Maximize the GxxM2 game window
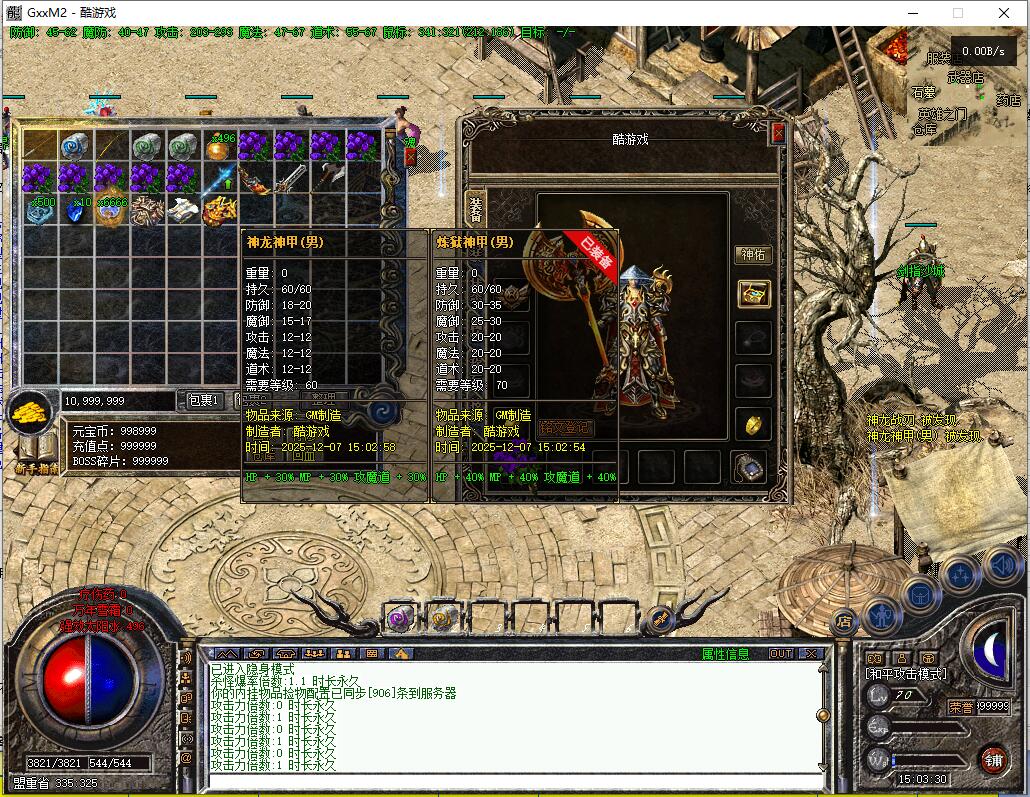 [957, 13]
